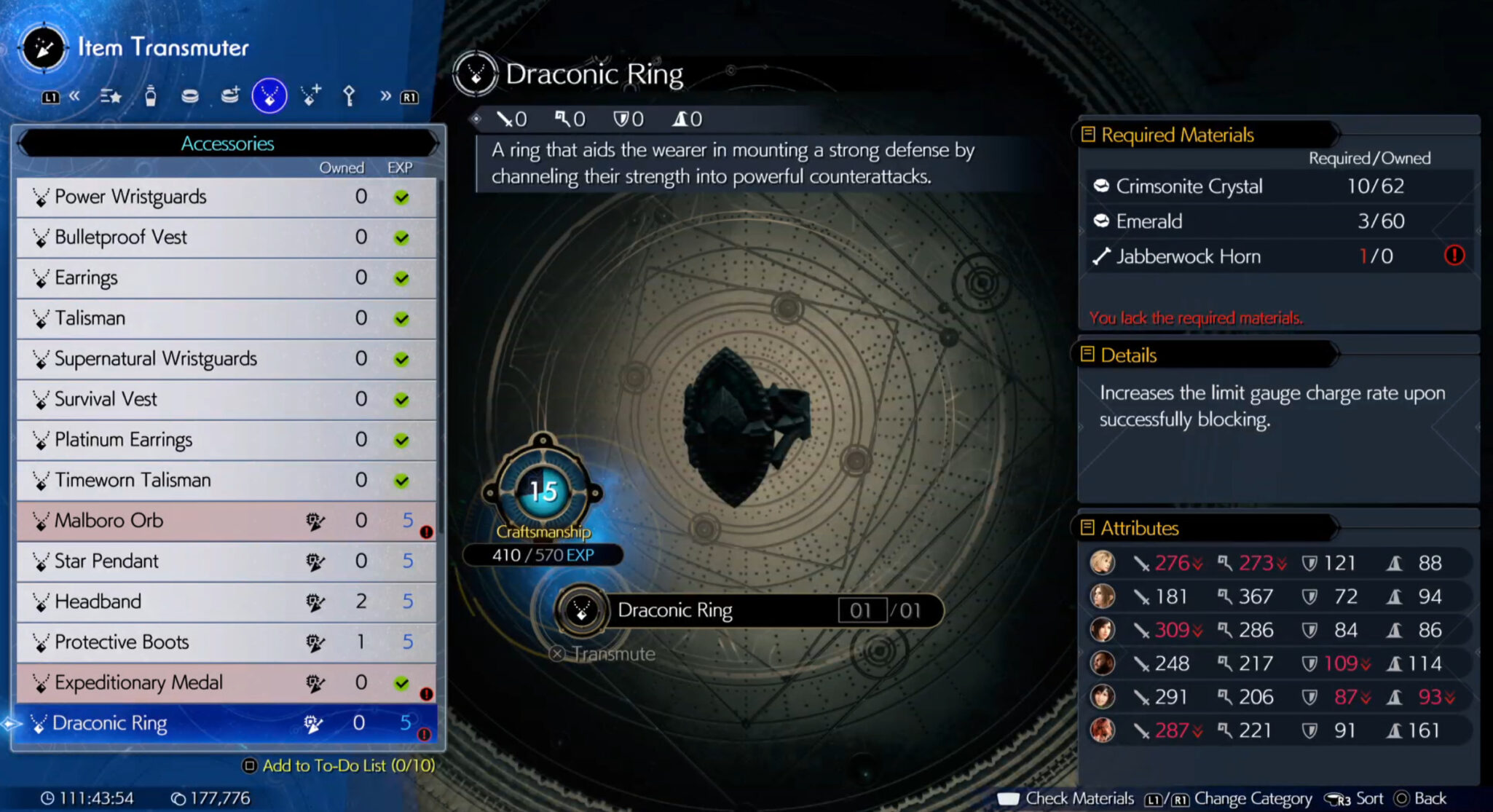Add Draconic Ring to the To-Do List
Image resolution: width=1493 pixels, height=812 pixels.
coord(339,765)
